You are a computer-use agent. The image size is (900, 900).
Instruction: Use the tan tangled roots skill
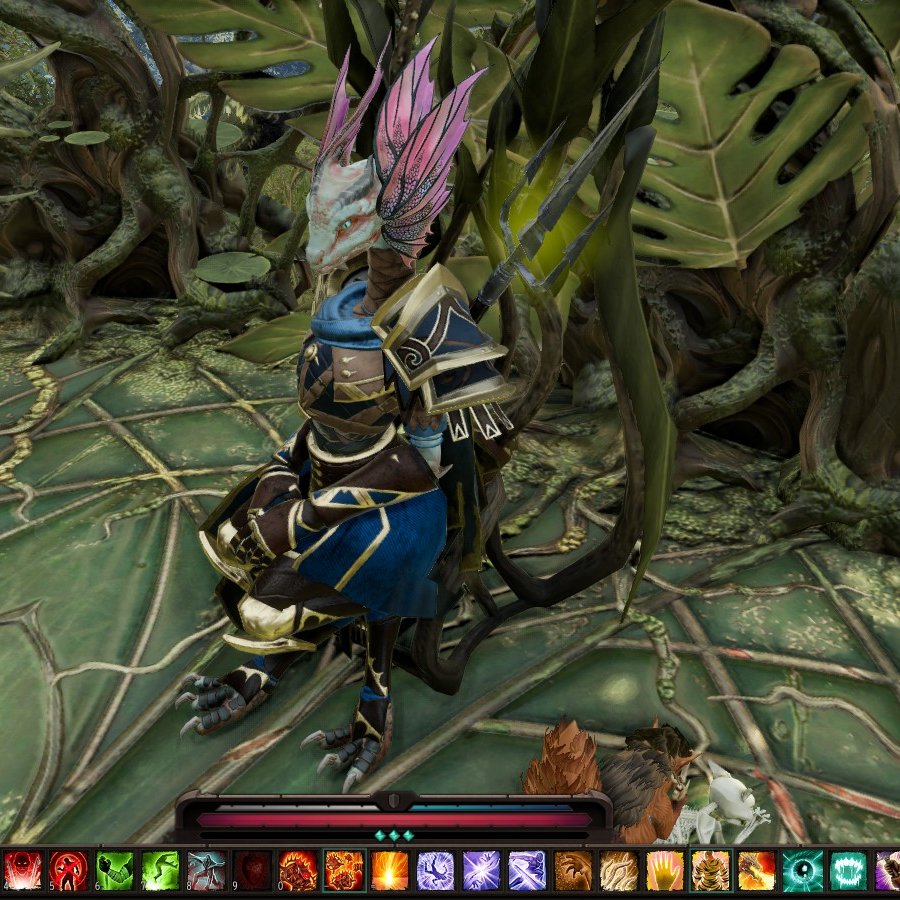(x=619, y=871)
